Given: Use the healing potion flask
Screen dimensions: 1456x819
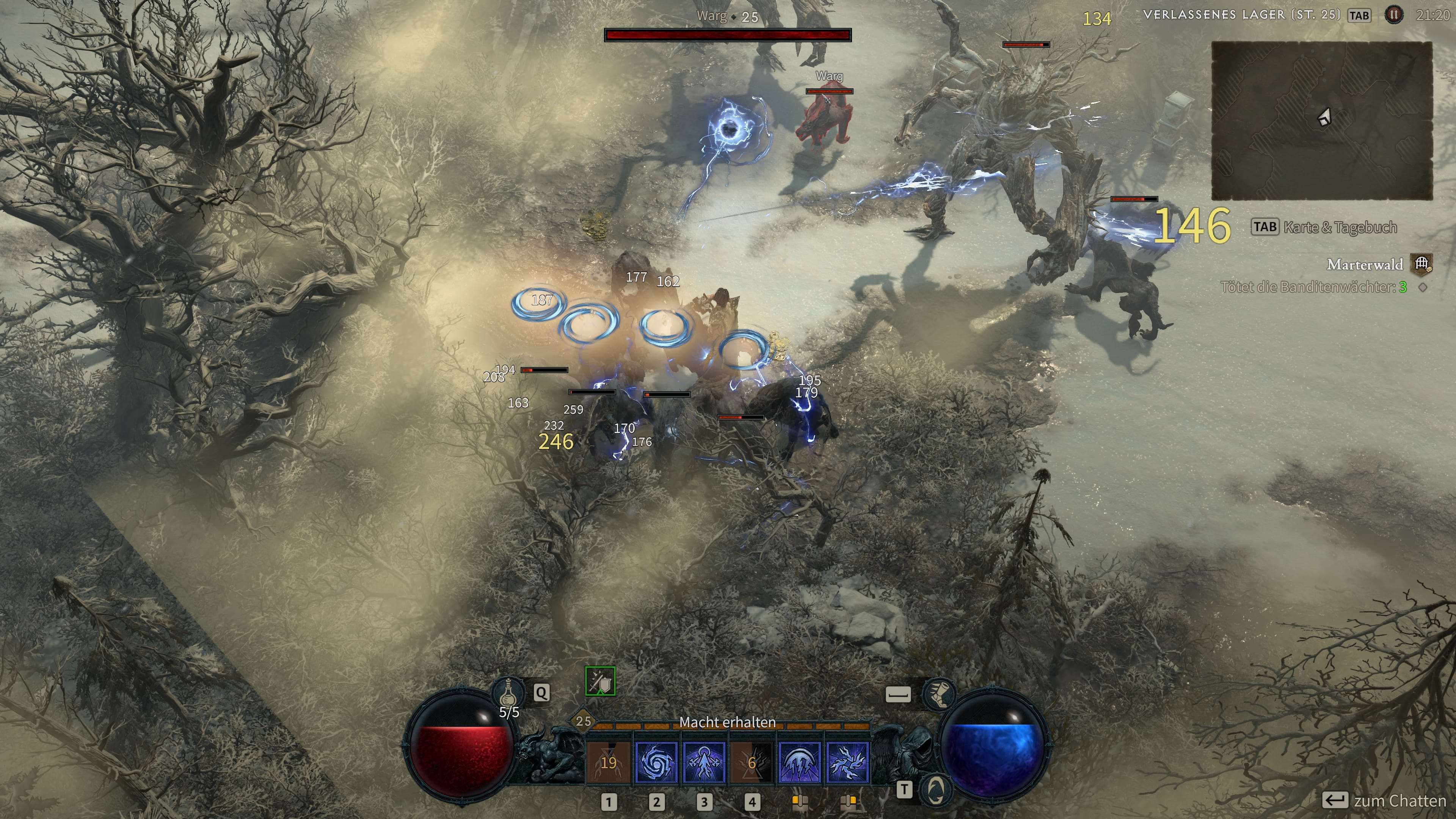Looking at the screenshot, I should pos(508,692).
